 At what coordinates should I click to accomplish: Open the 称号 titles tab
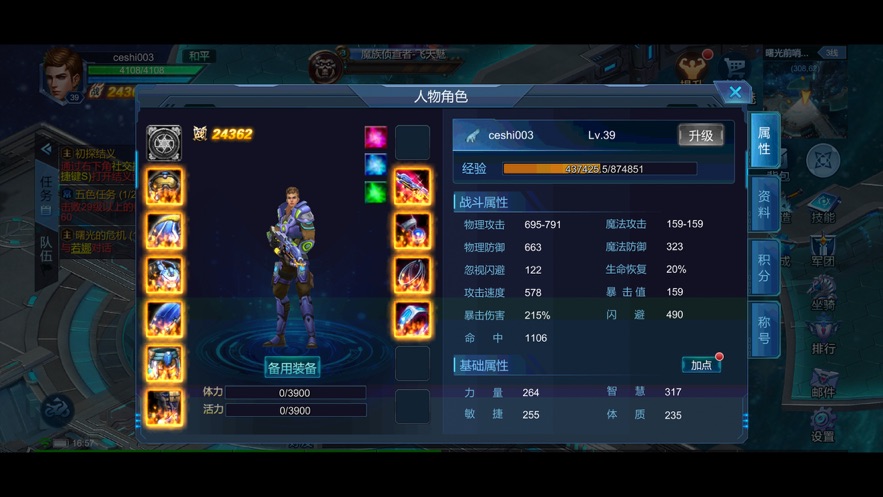(x=764, y=330)
